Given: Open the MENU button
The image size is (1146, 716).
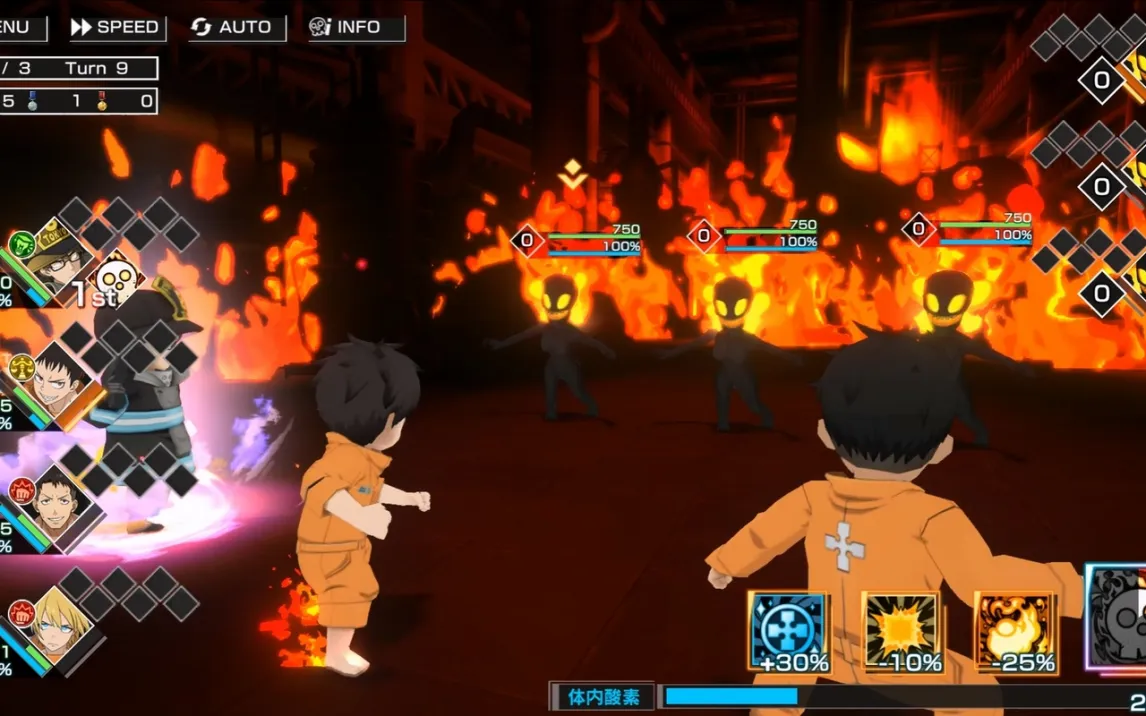Looking at the screenshot, I should (x=20, y=28).
